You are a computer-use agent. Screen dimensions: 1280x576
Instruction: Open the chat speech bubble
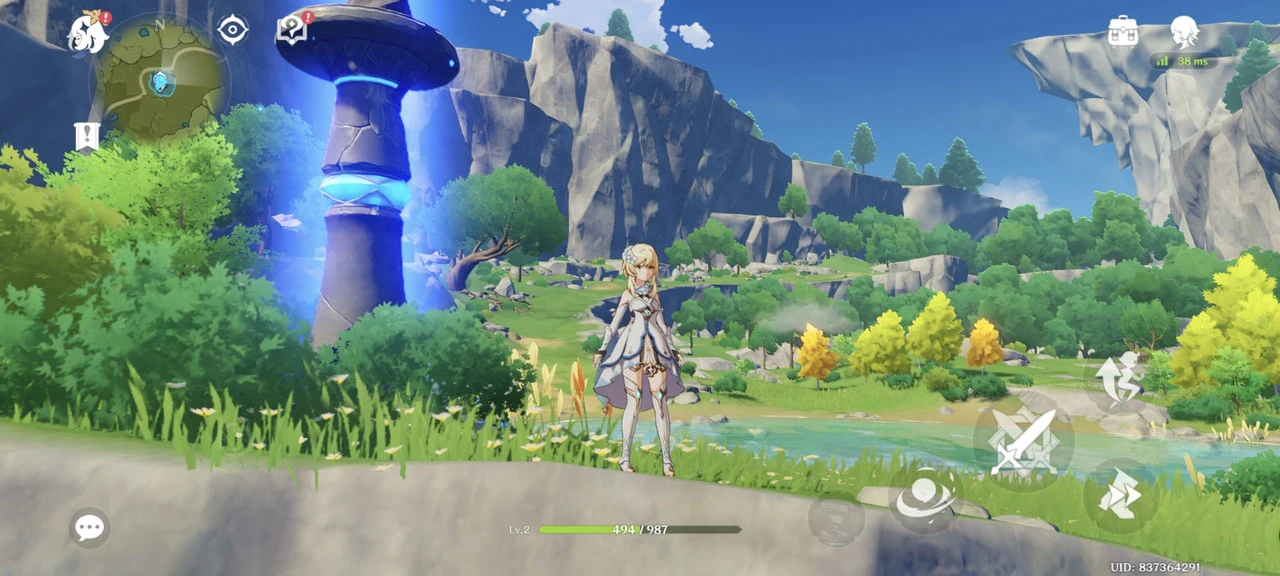(x=89, y=527)
